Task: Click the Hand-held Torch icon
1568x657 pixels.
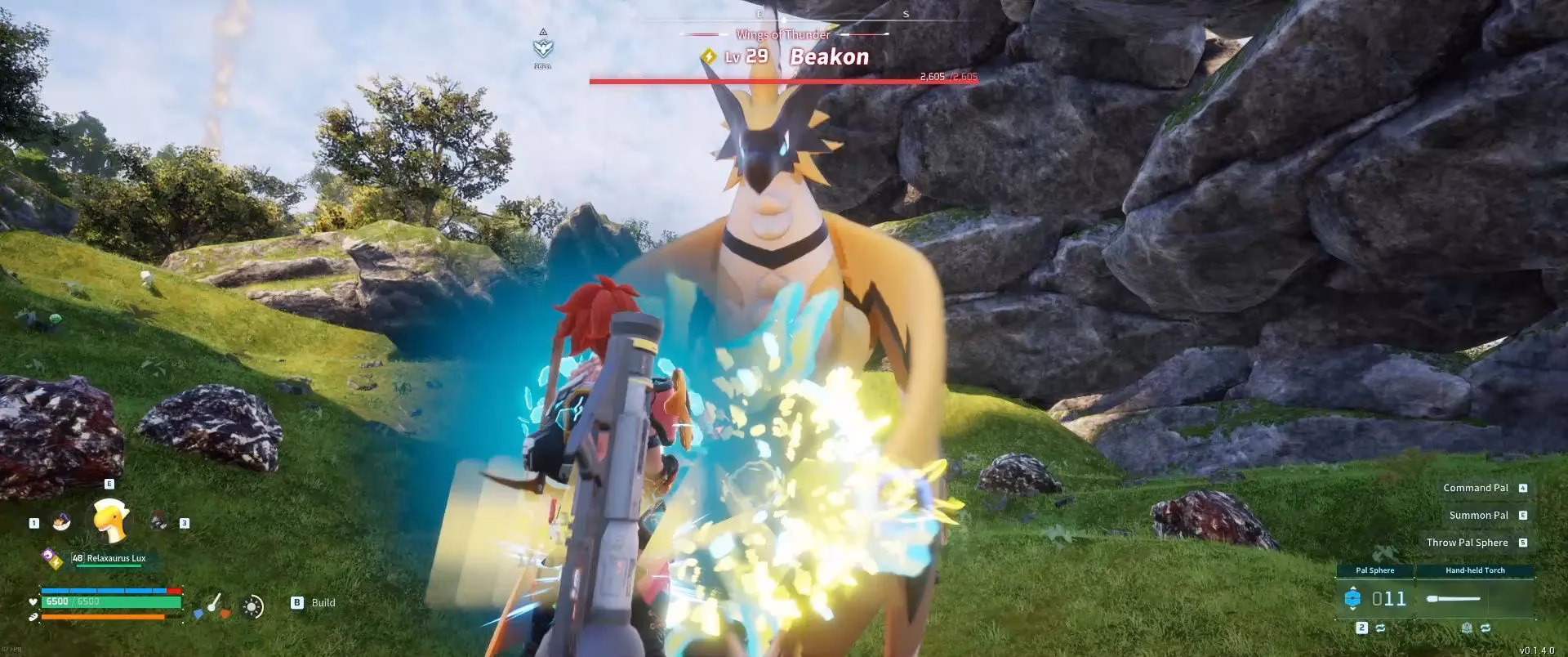Action: pos(1453,598)
